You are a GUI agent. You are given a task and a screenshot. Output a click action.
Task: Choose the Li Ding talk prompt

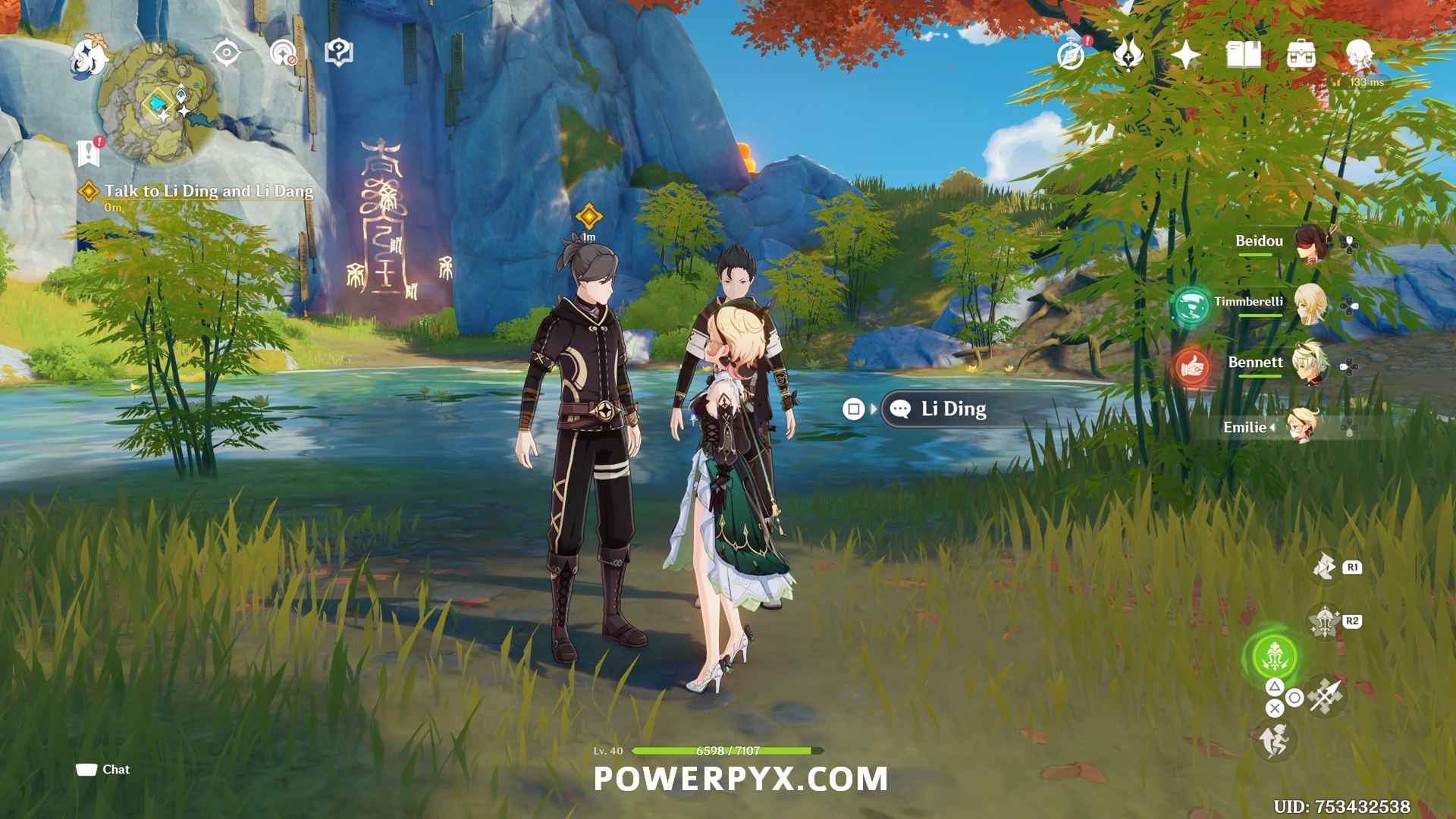pyautogui.click(x=952, y=409)
